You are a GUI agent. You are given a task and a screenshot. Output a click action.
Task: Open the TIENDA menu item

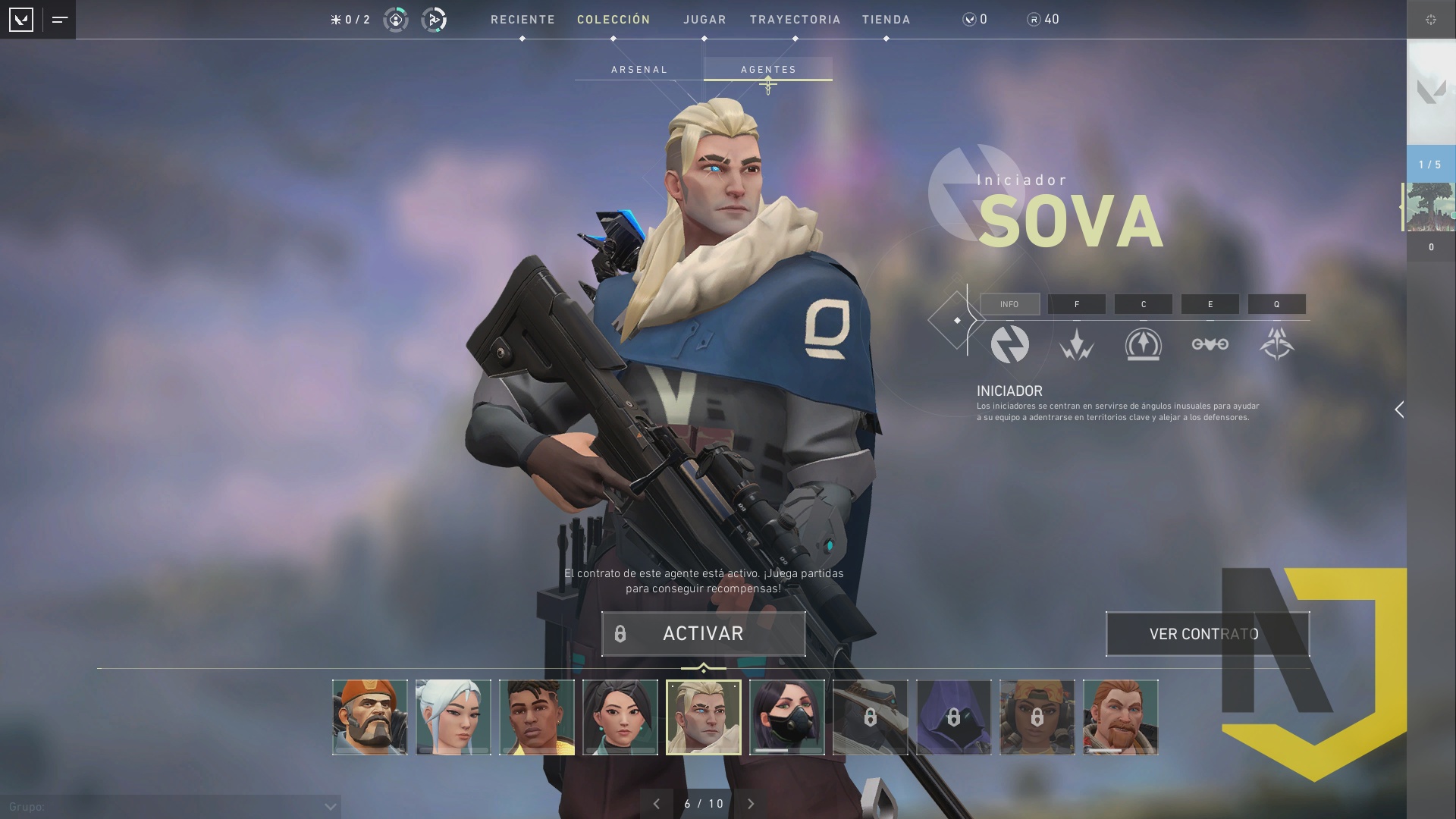point(886,19)
